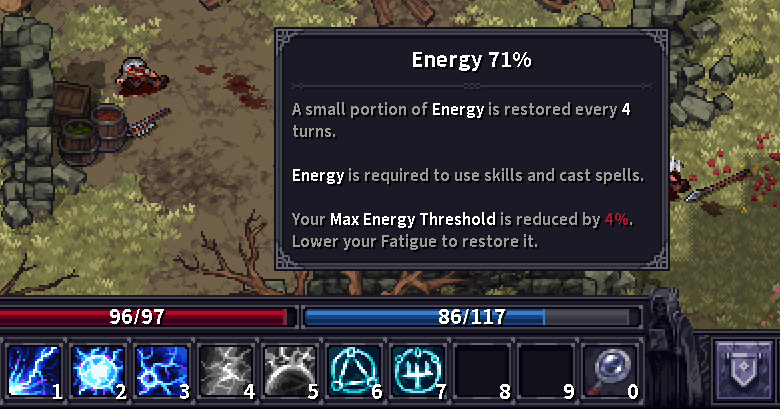Viewport: 780px width, 409px height.
Task: Activate the glowing ball lightning skill
Action: 97,371
